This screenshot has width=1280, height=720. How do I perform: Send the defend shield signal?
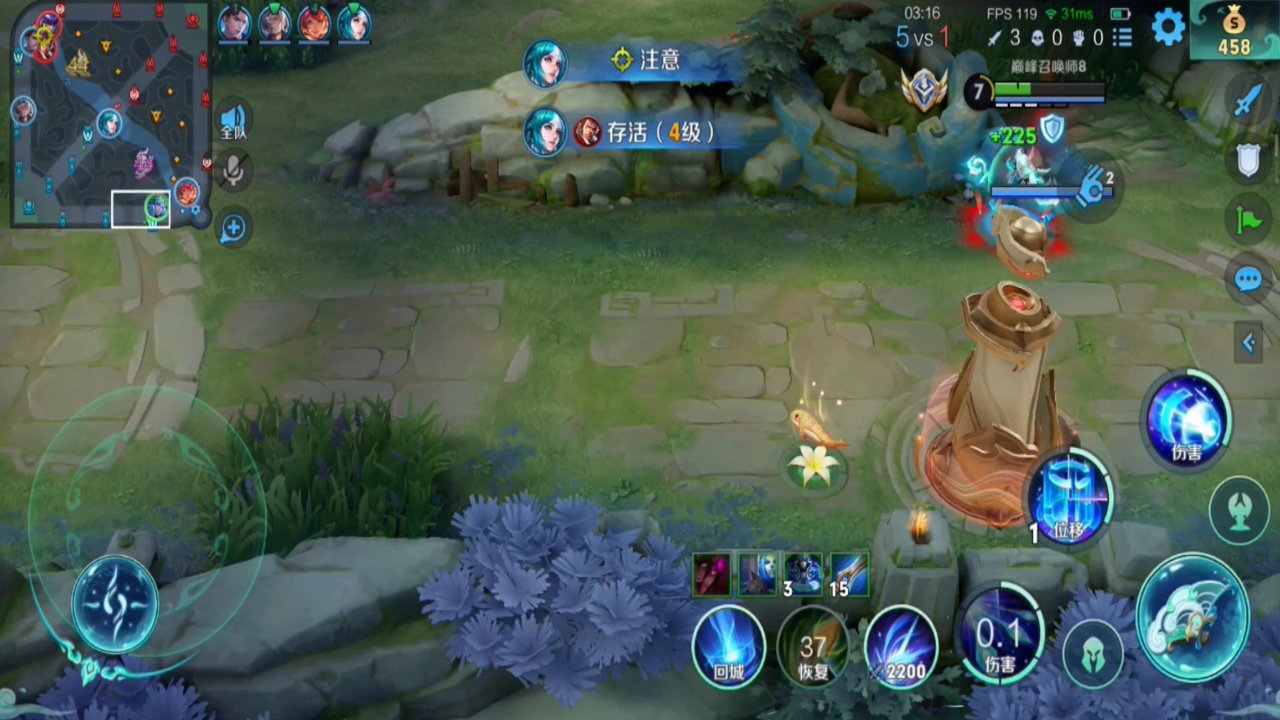[x=1248, y=160]
